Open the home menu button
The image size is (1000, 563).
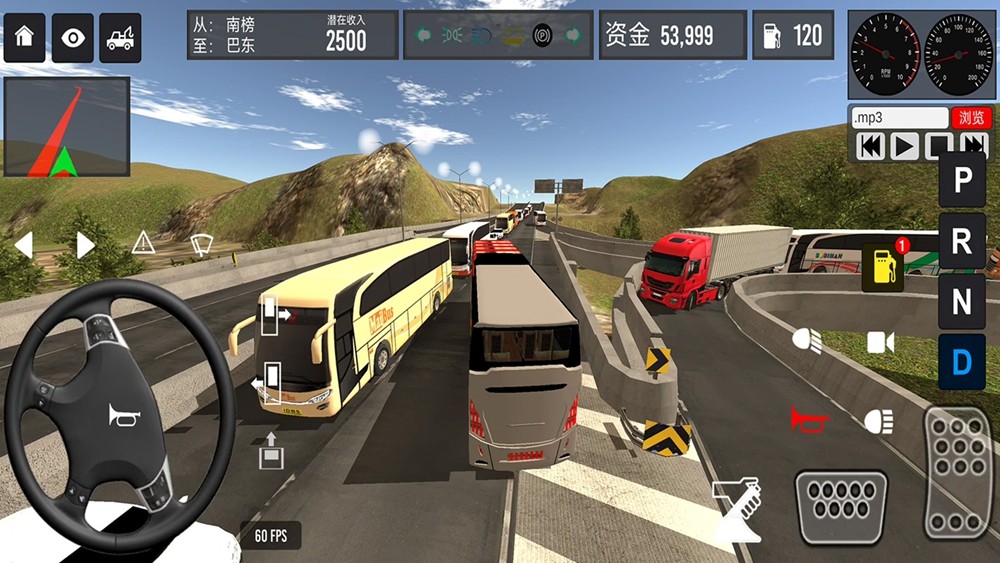point(24,38)
